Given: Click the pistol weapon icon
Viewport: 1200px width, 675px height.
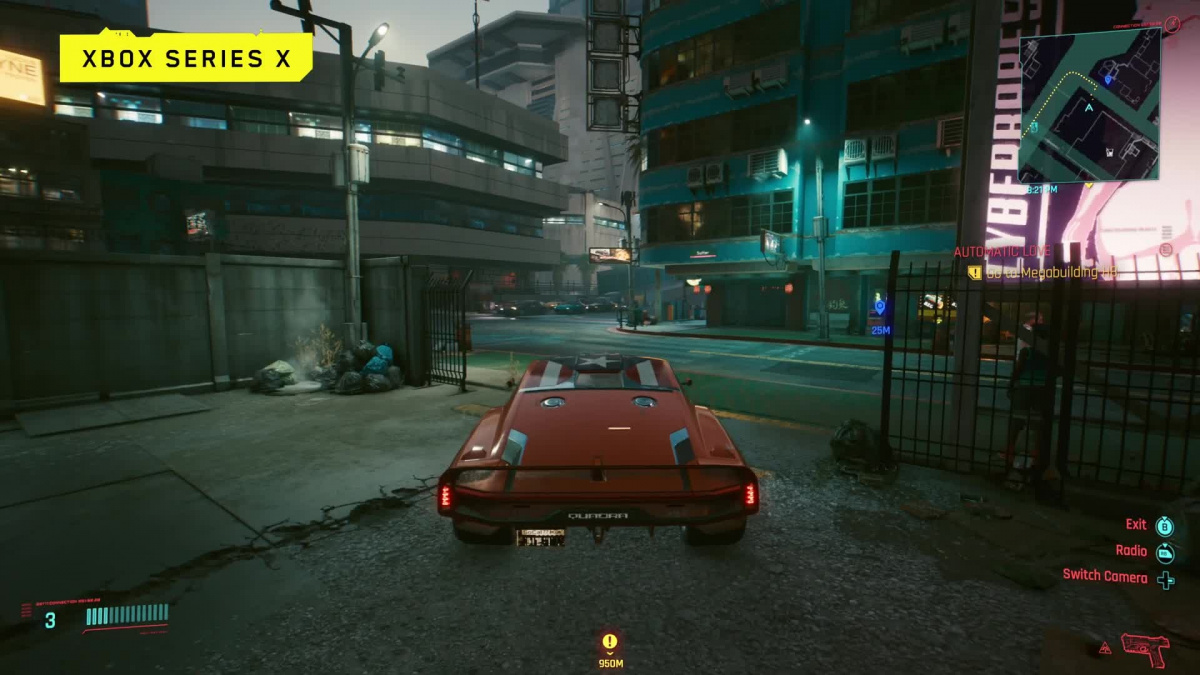Looking at the screenshot, I should tap(1144, 647).
